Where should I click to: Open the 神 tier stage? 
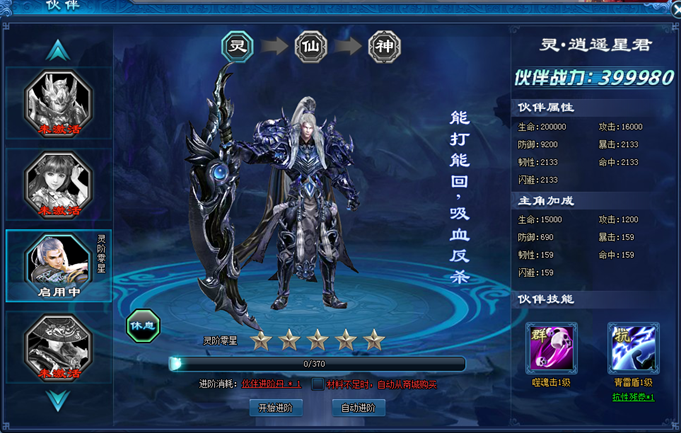tap(384, 46)
